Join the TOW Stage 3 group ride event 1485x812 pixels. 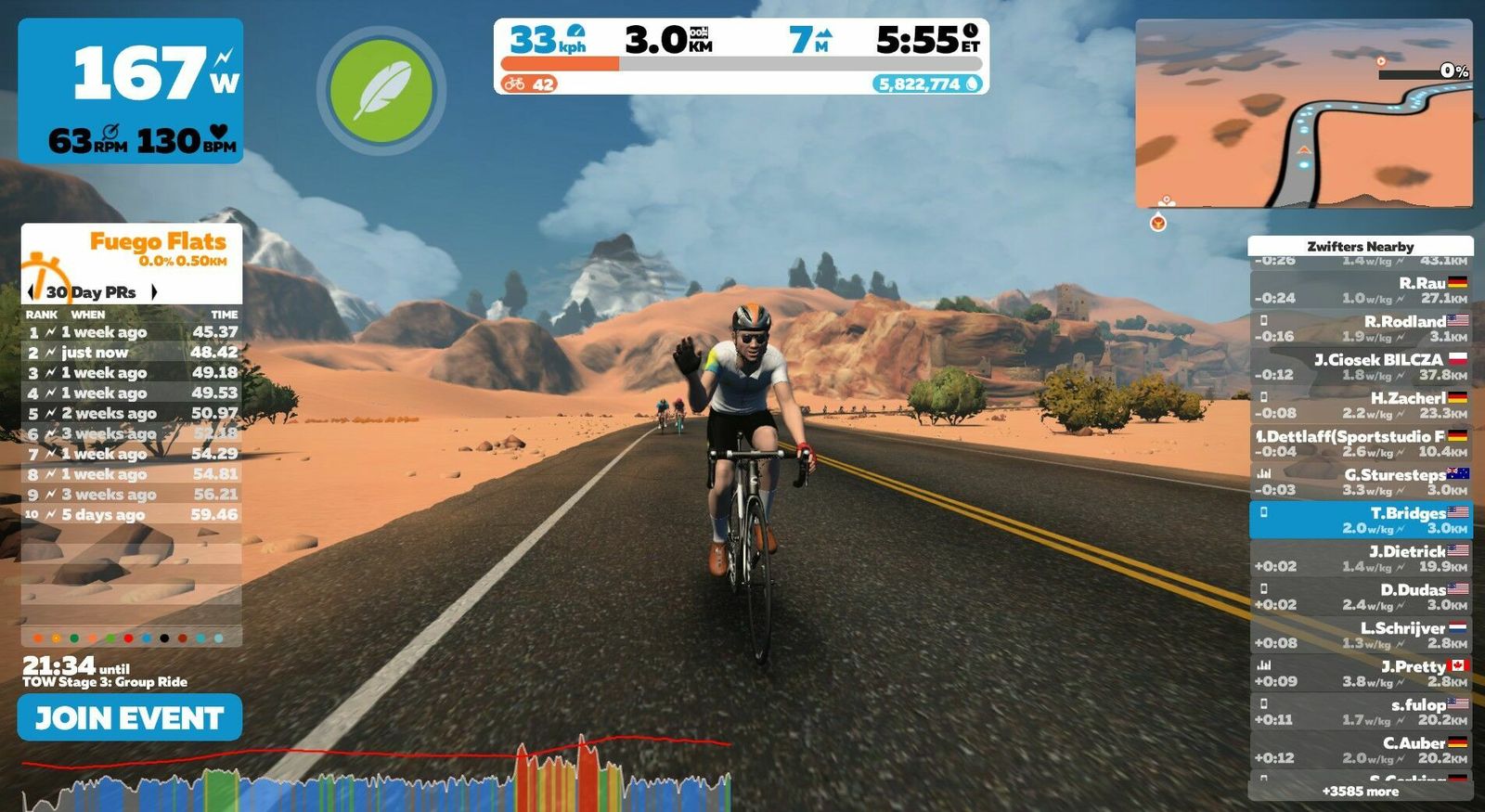click(129, 717)
